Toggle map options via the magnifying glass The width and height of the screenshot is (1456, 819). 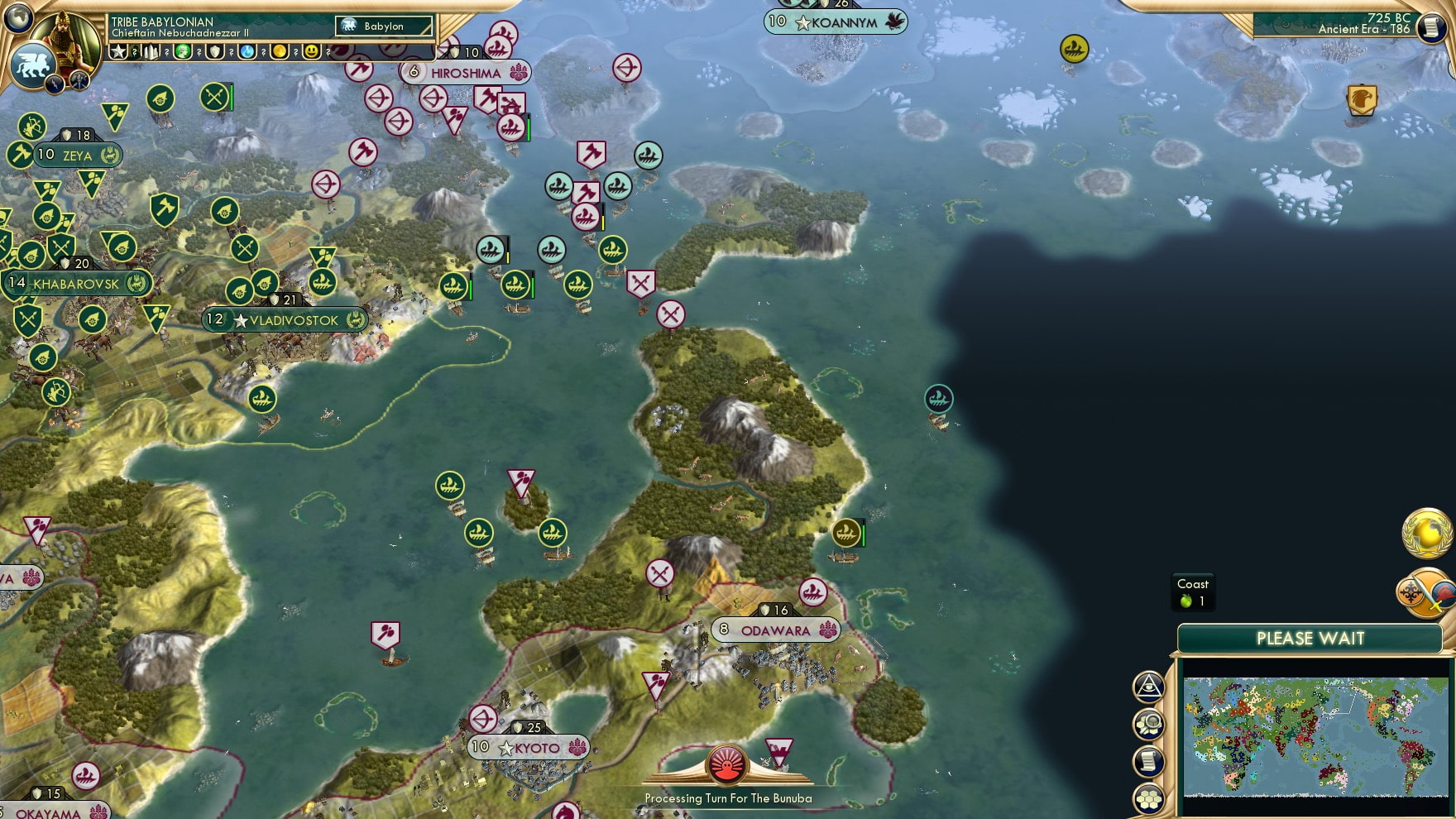(x=1147, y=726)
